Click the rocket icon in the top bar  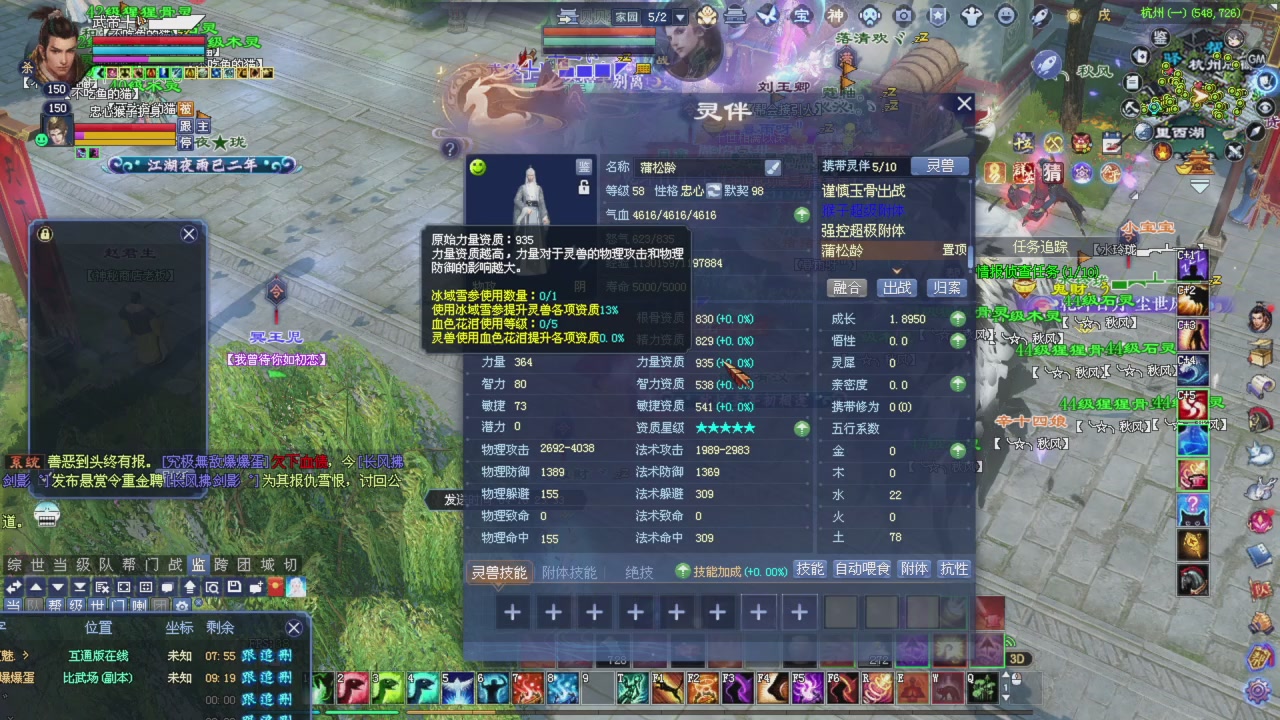[x=1039, y=15]
